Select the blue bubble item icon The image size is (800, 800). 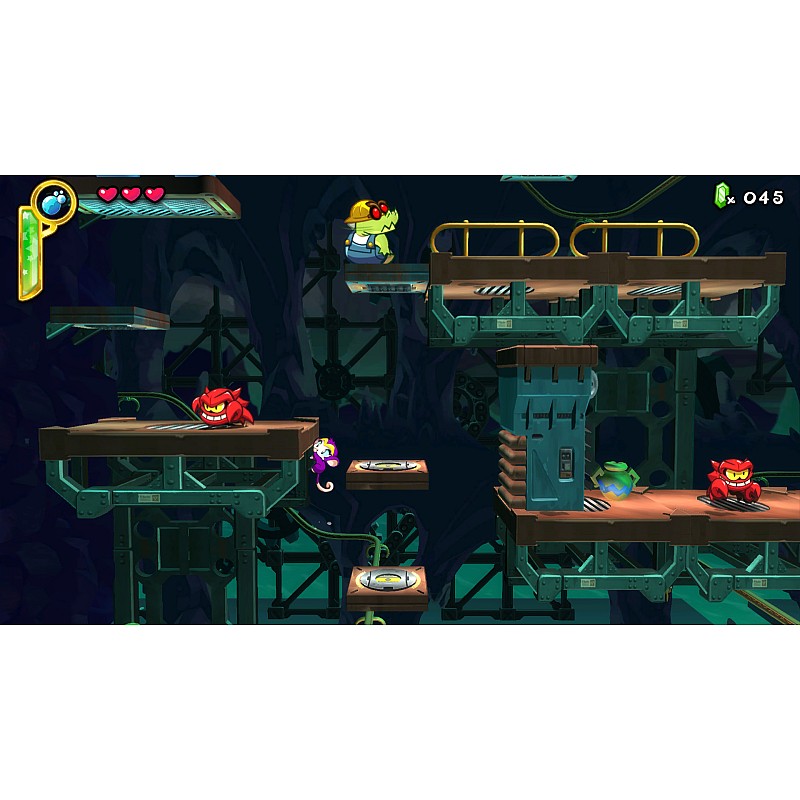point(53,201)
